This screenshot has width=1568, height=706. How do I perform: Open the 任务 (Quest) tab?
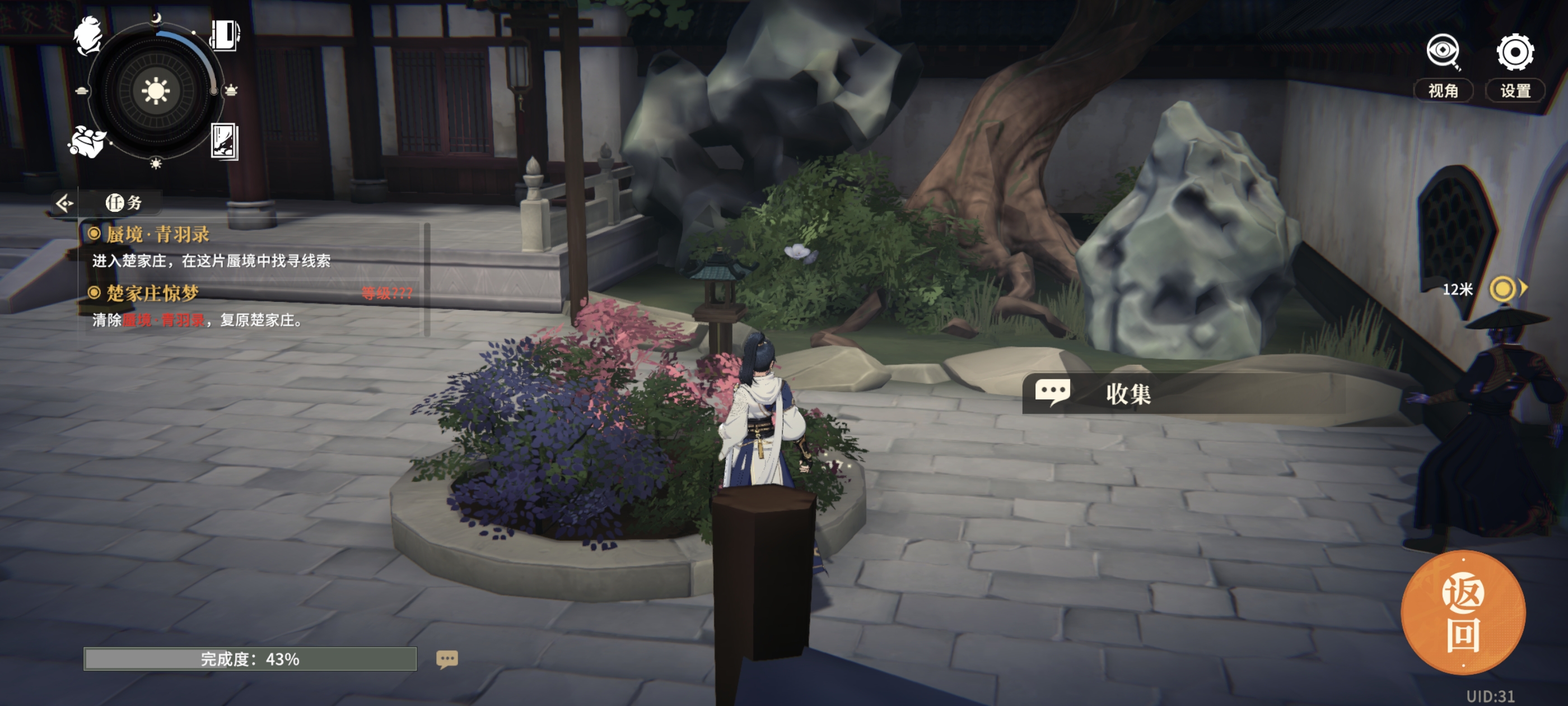pos(124,202)
